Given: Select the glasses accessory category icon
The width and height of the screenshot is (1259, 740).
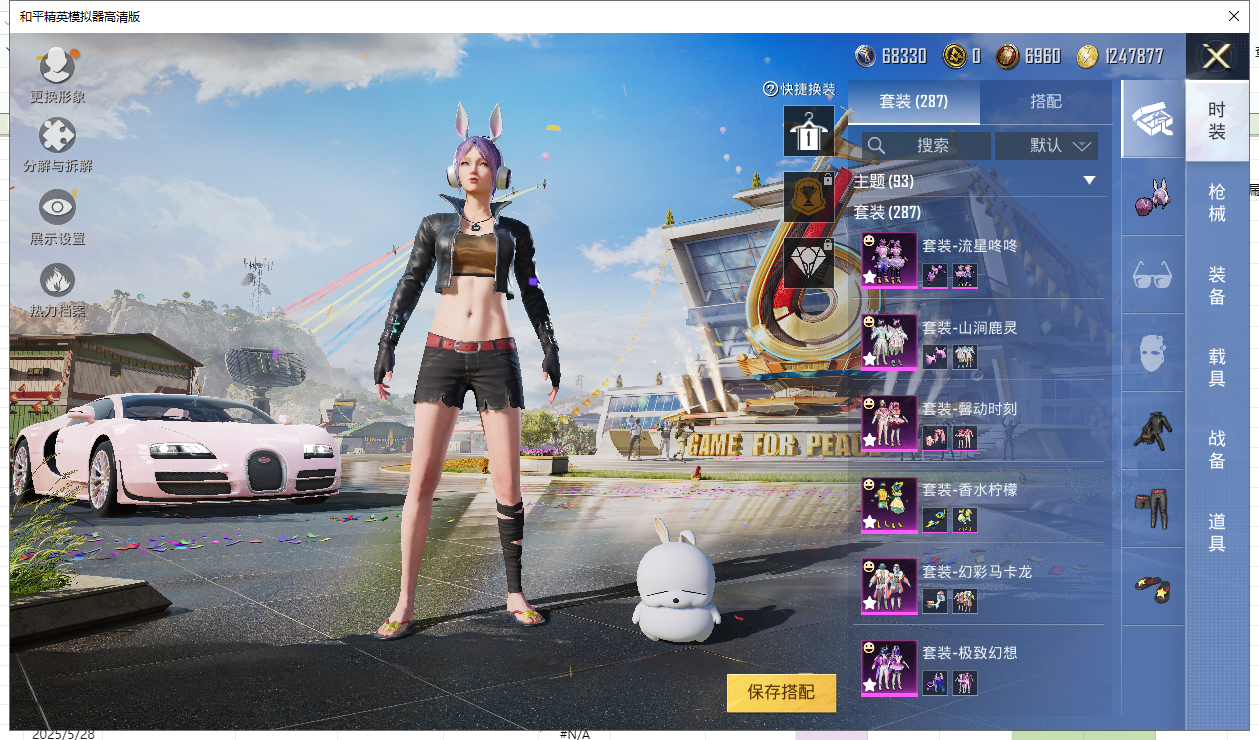Looking at the screenshot, I should tap(1153, 275).
